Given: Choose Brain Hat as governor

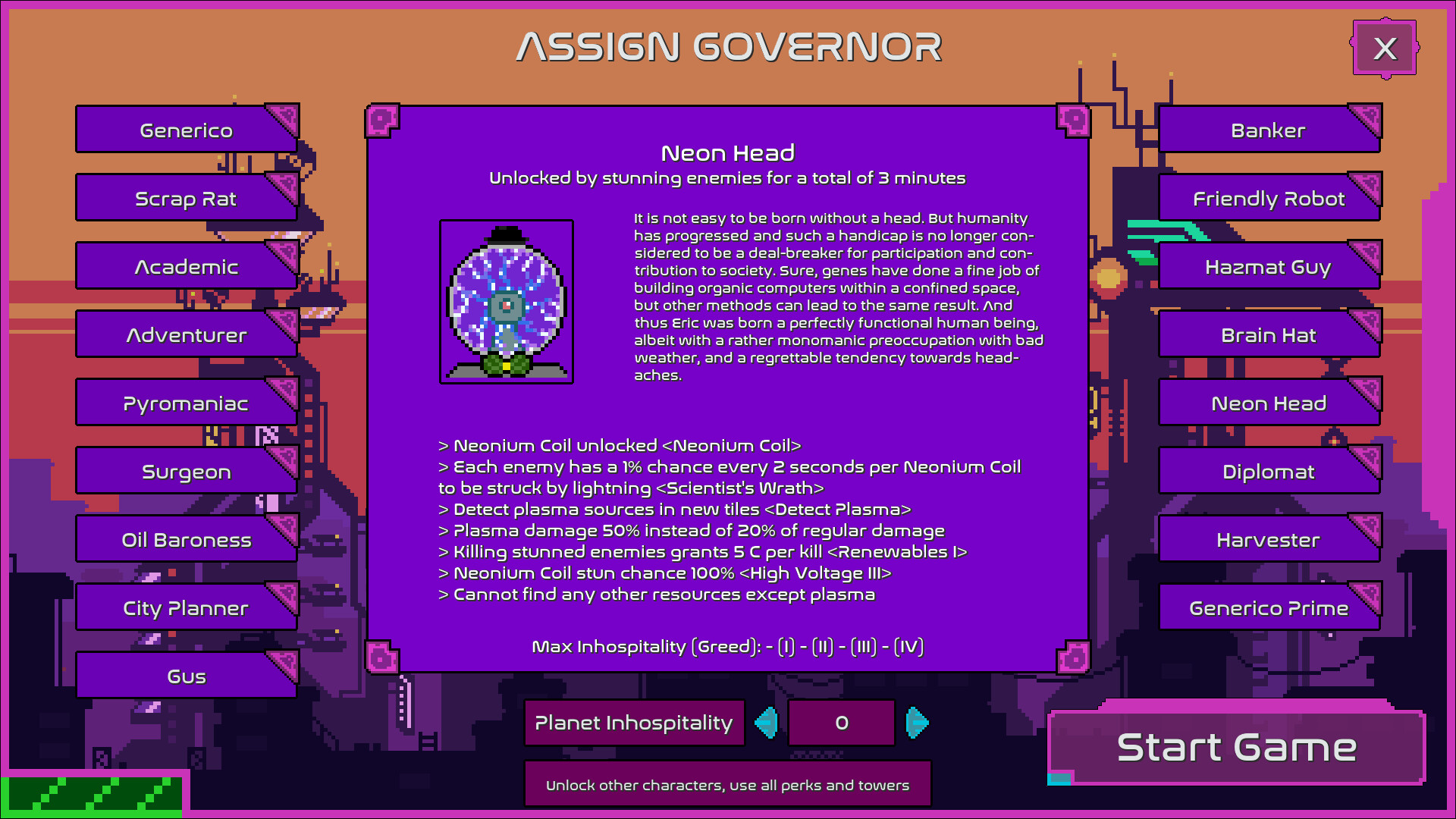Looking at the screenshot, I should (x=1269, y=334).
